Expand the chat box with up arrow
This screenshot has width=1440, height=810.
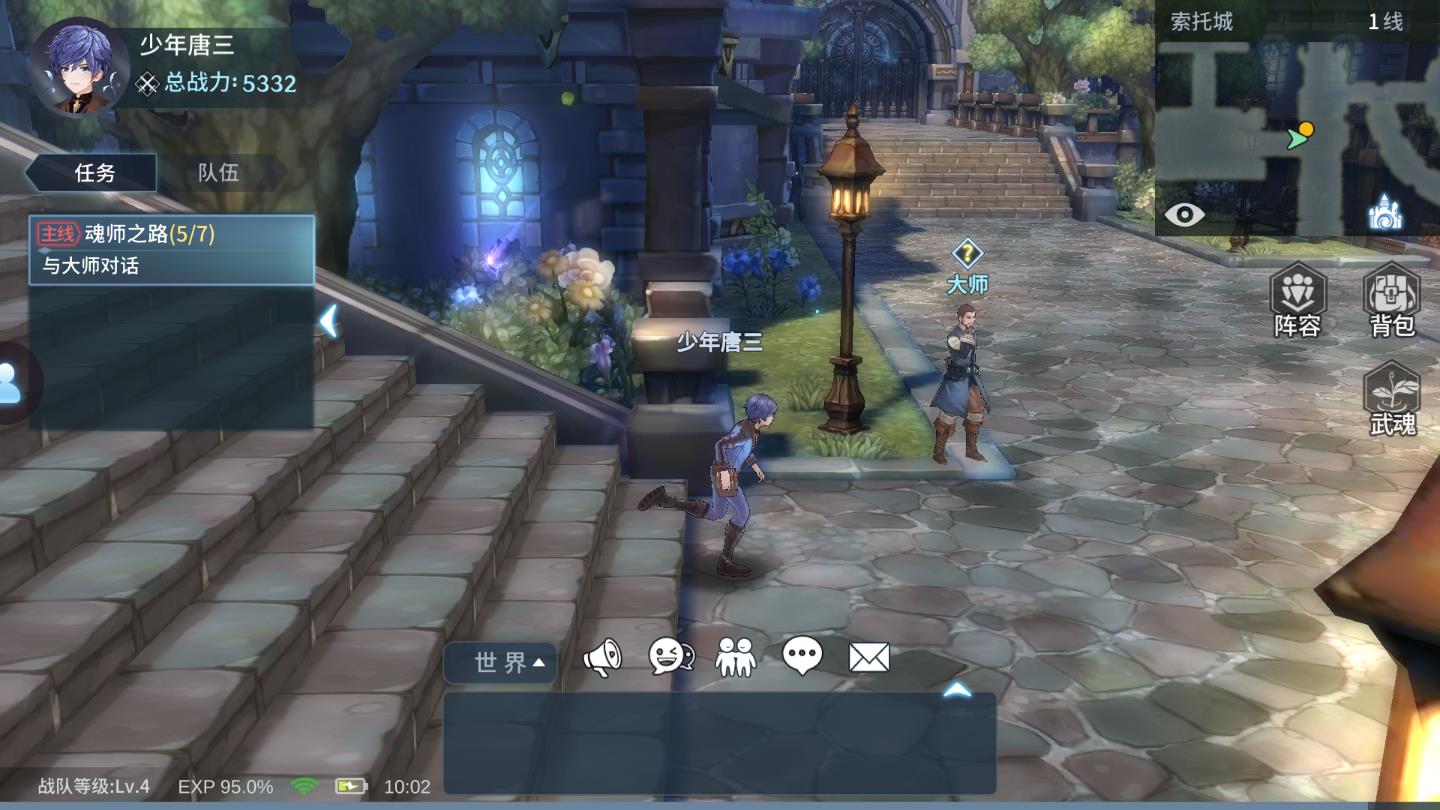point(957,690)
